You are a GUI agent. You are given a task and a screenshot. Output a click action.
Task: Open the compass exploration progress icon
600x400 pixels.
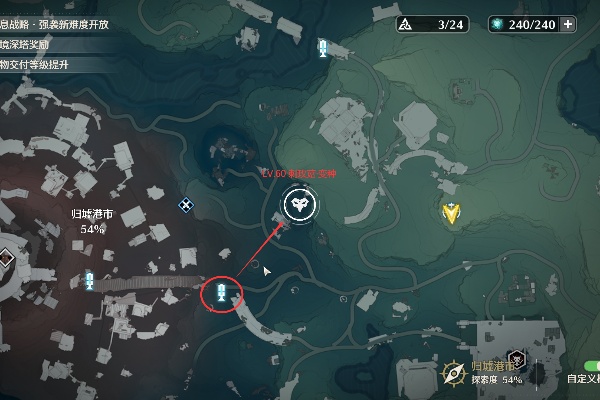453,373
